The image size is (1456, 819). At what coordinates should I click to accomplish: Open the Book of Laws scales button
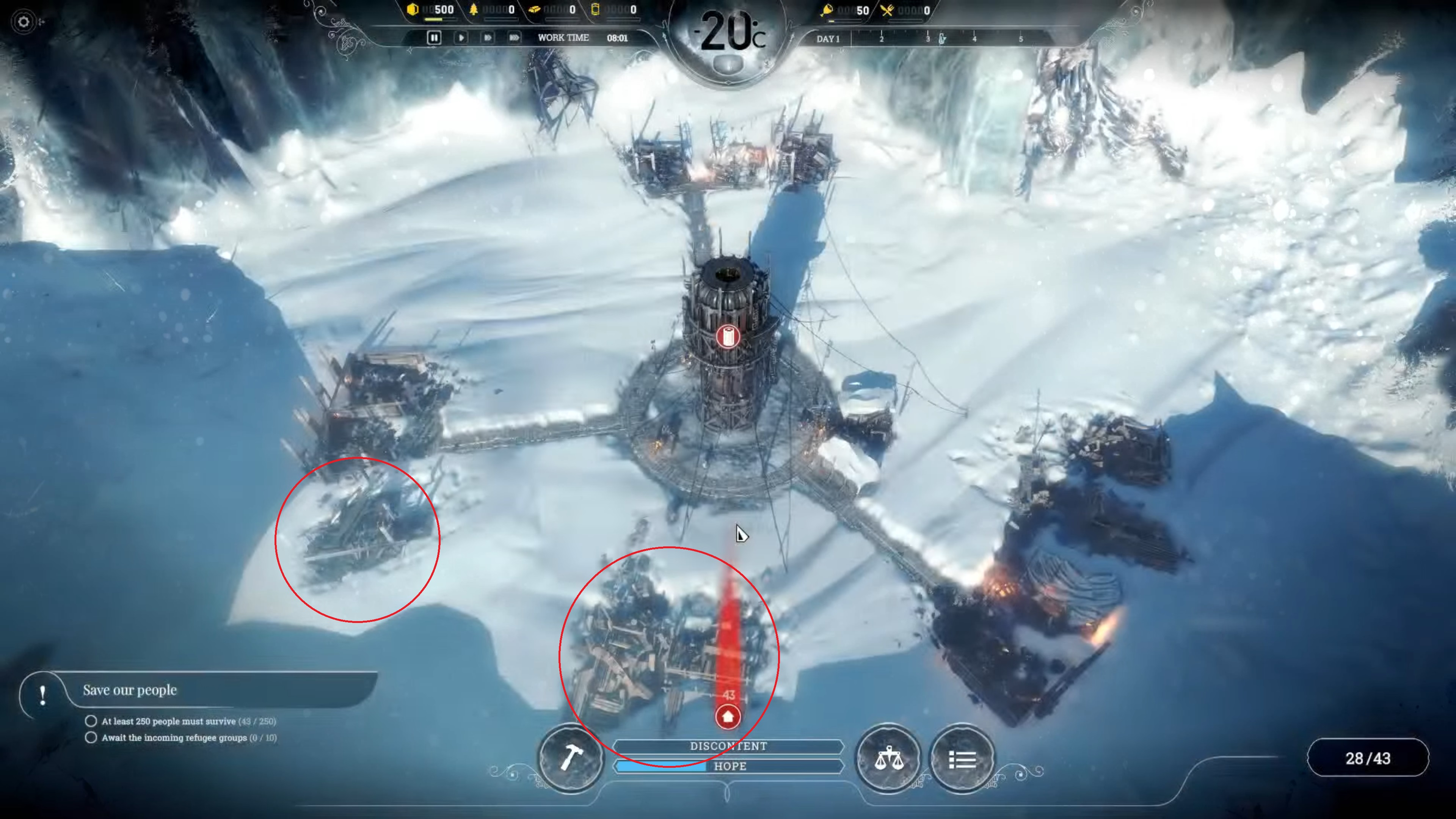coord(888,758)
